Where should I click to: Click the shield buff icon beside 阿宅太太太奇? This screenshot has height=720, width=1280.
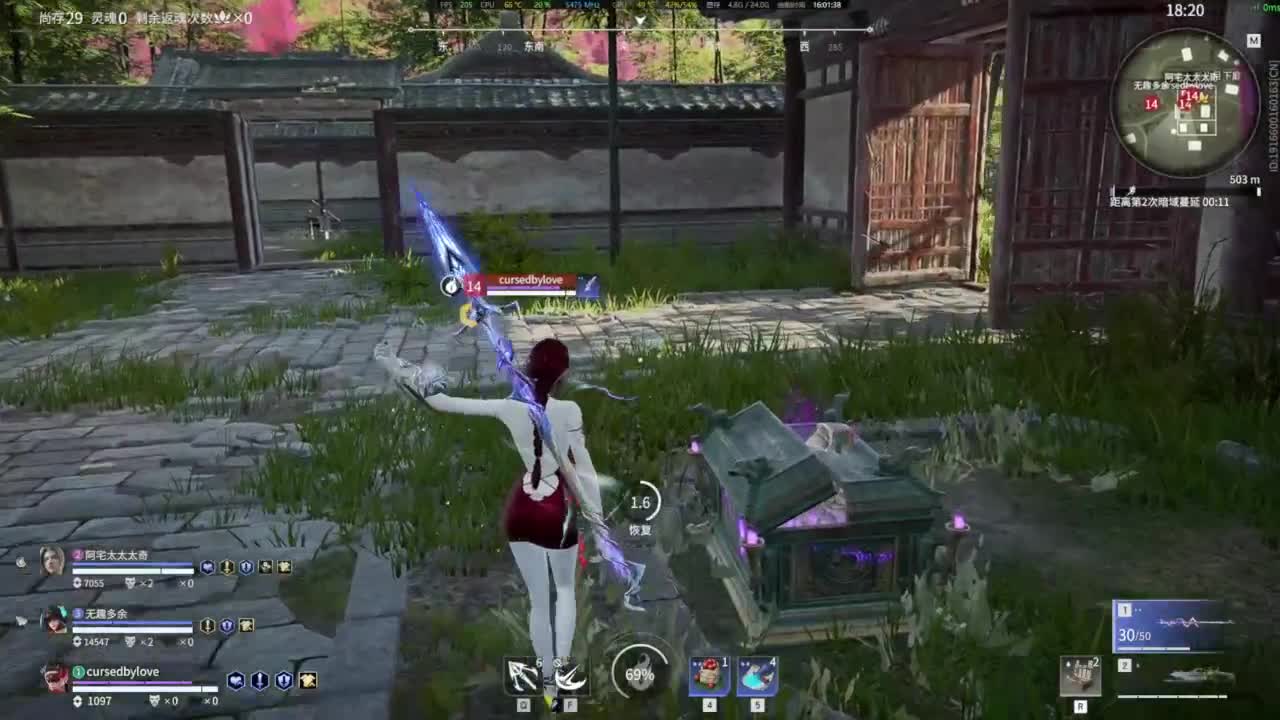tap(246, 567)
